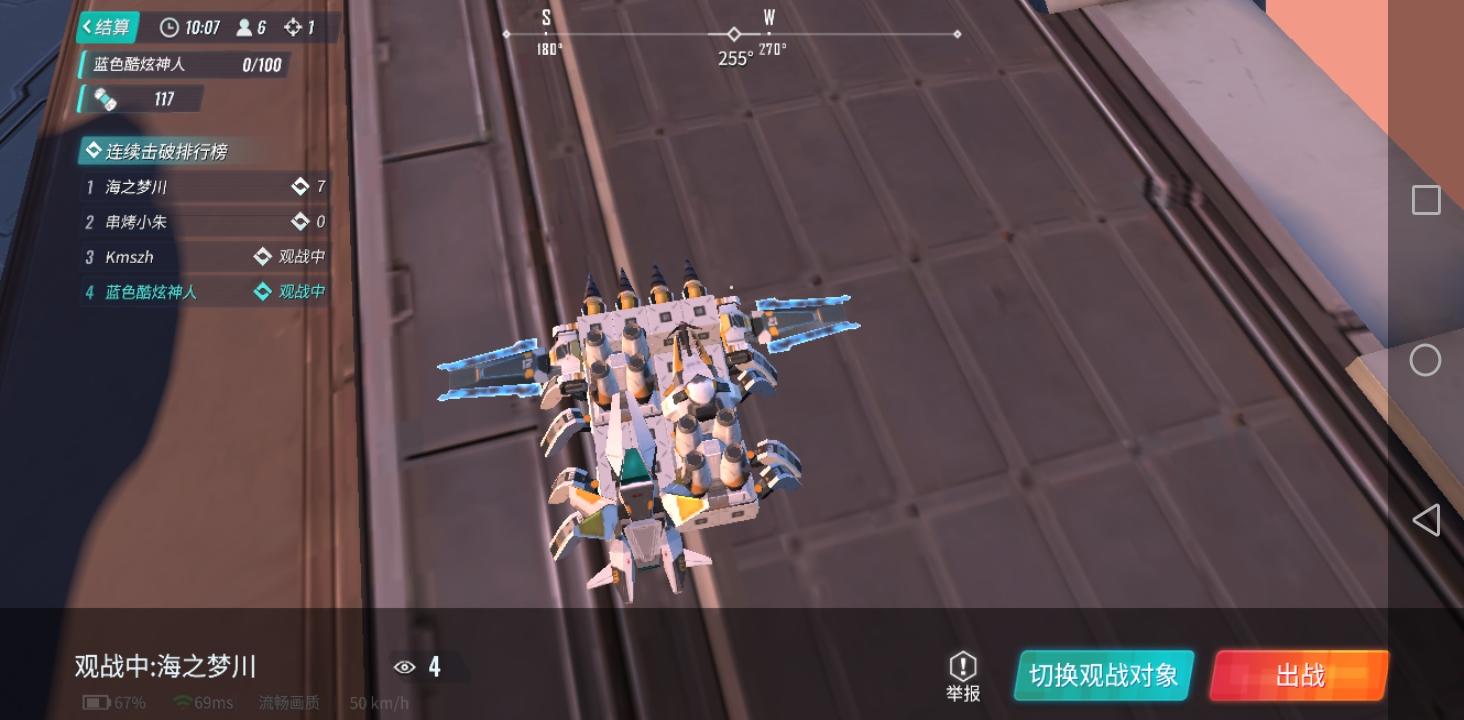Image resolution: width=1464 pixels, height=720 pixels.
Task: Tap the Android back triangle navigation key
Action: click(1424, 519)
